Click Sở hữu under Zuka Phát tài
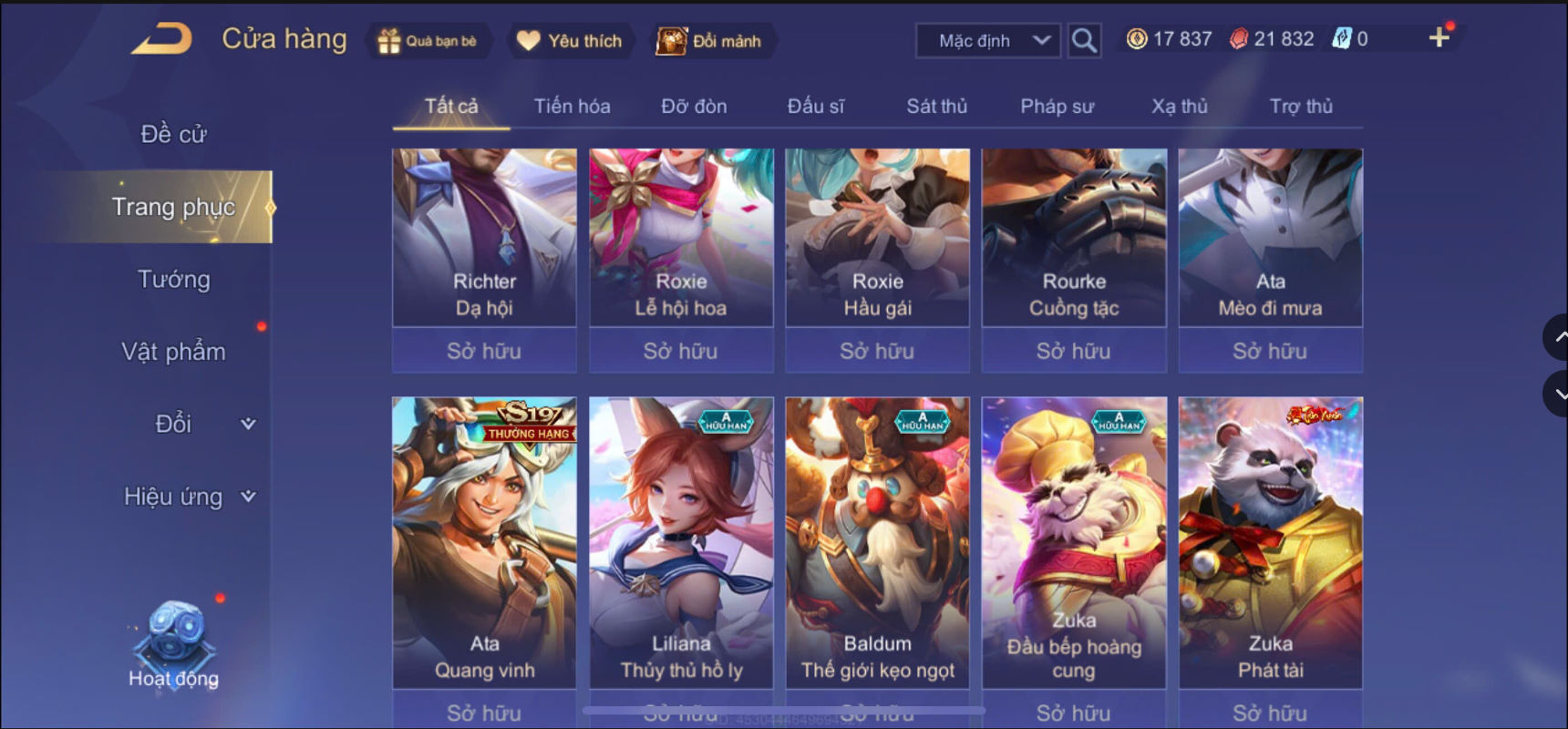The height and width of the screenshot is (729, 1568). point(1270,712)
